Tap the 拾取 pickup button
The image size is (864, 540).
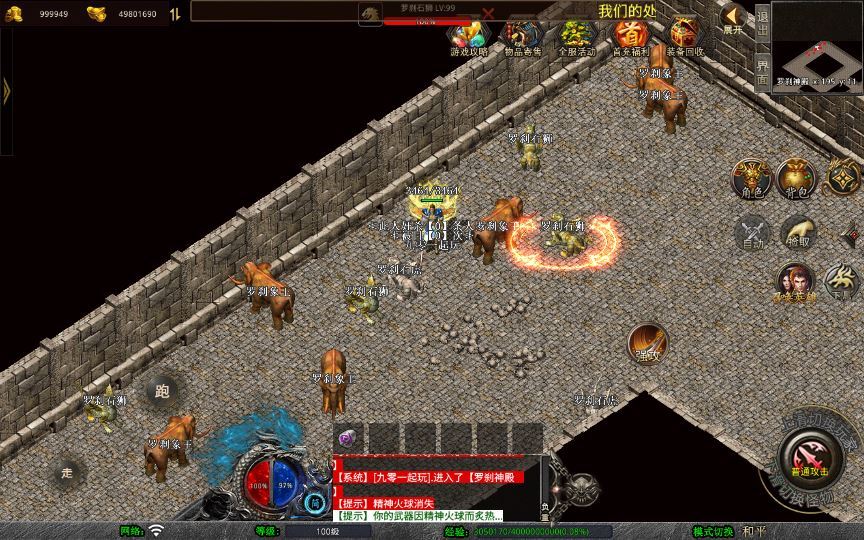click(796, 232)
